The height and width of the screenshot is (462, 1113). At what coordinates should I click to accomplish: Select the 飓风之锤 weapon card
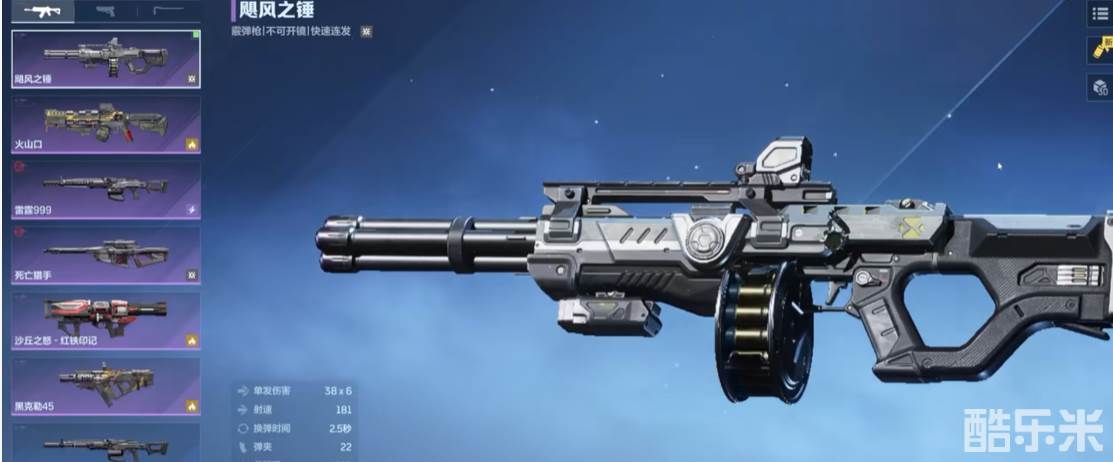(105, 59)
